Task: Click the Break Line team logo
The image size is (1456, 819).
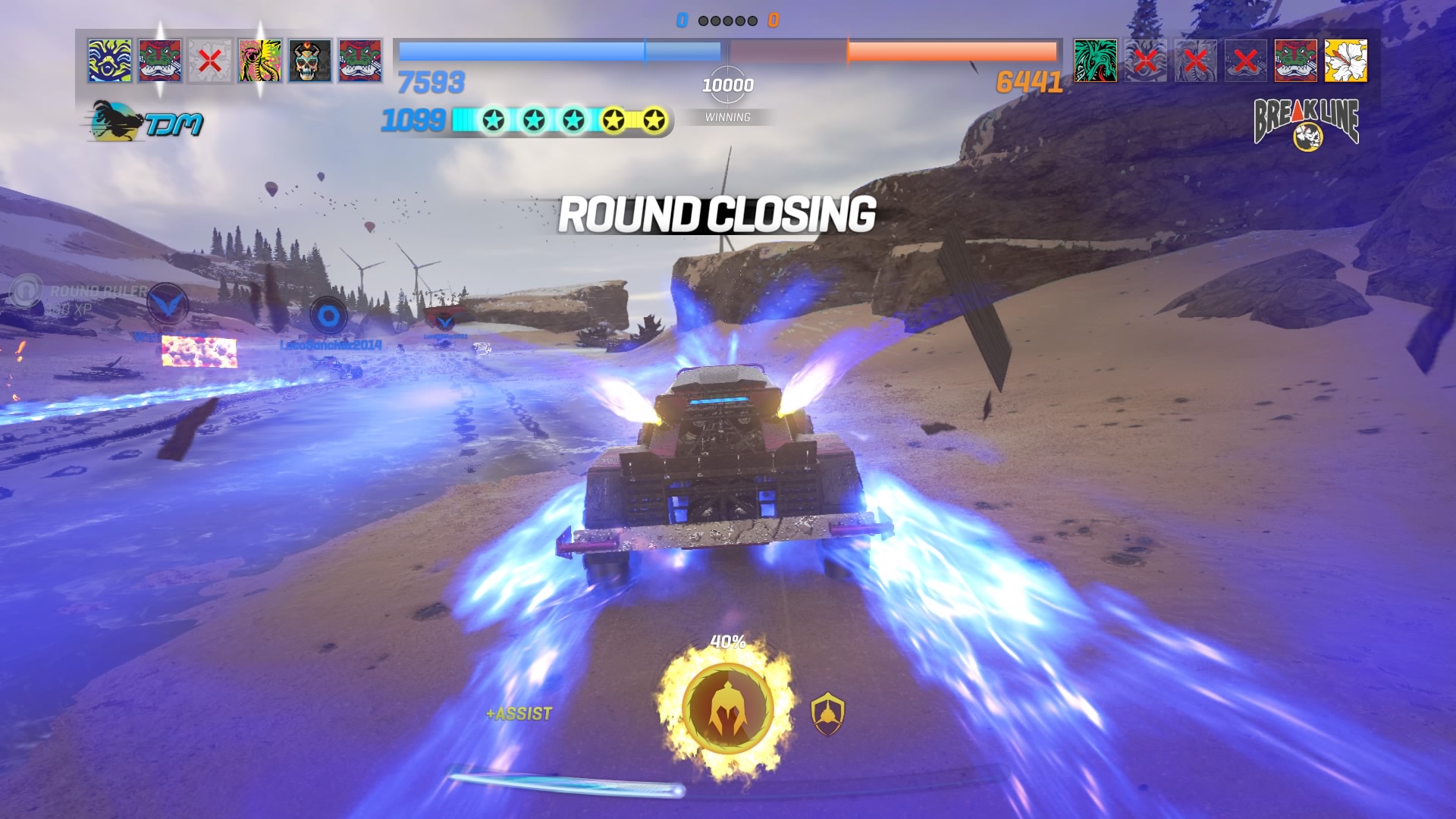Action: [1306, 122]
